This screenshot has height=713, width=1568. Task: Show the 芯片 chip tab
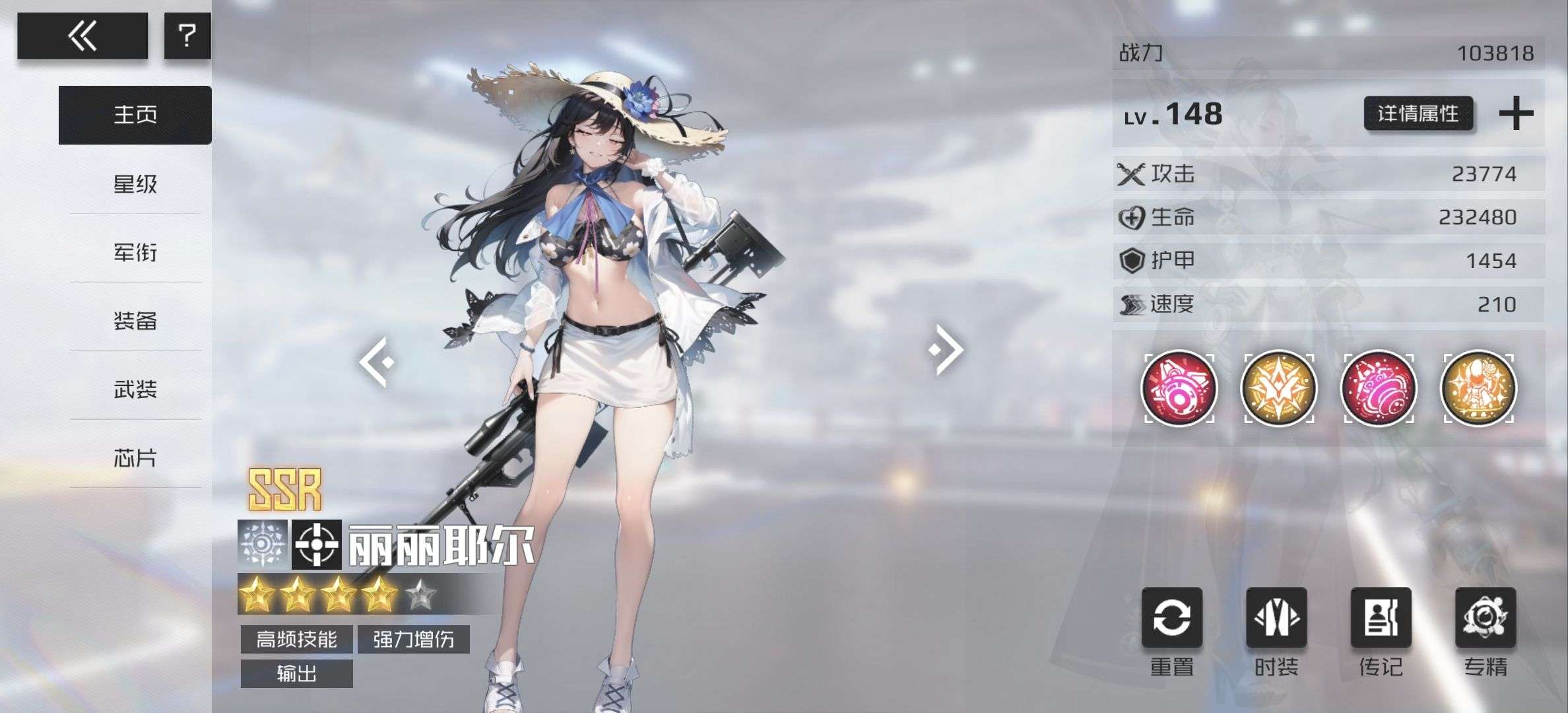135,458
